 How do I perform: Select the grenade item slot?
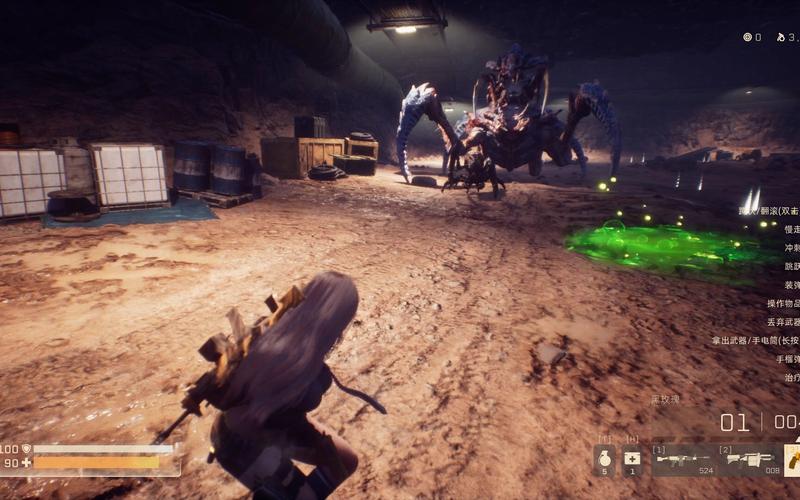(x=605, y=460)
